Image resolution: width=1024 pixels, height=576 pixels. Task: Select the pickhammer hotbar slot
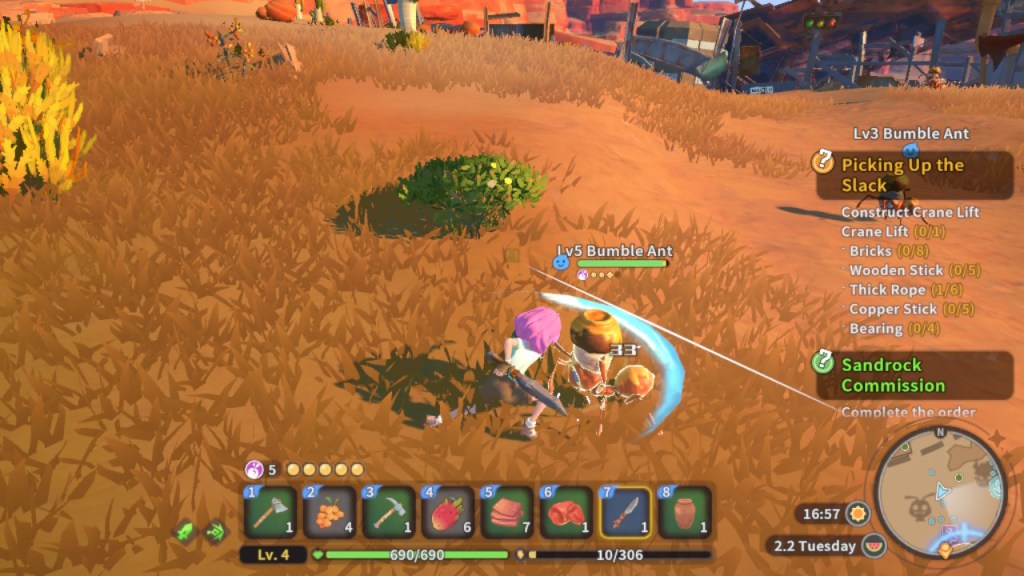click(388, 512)
